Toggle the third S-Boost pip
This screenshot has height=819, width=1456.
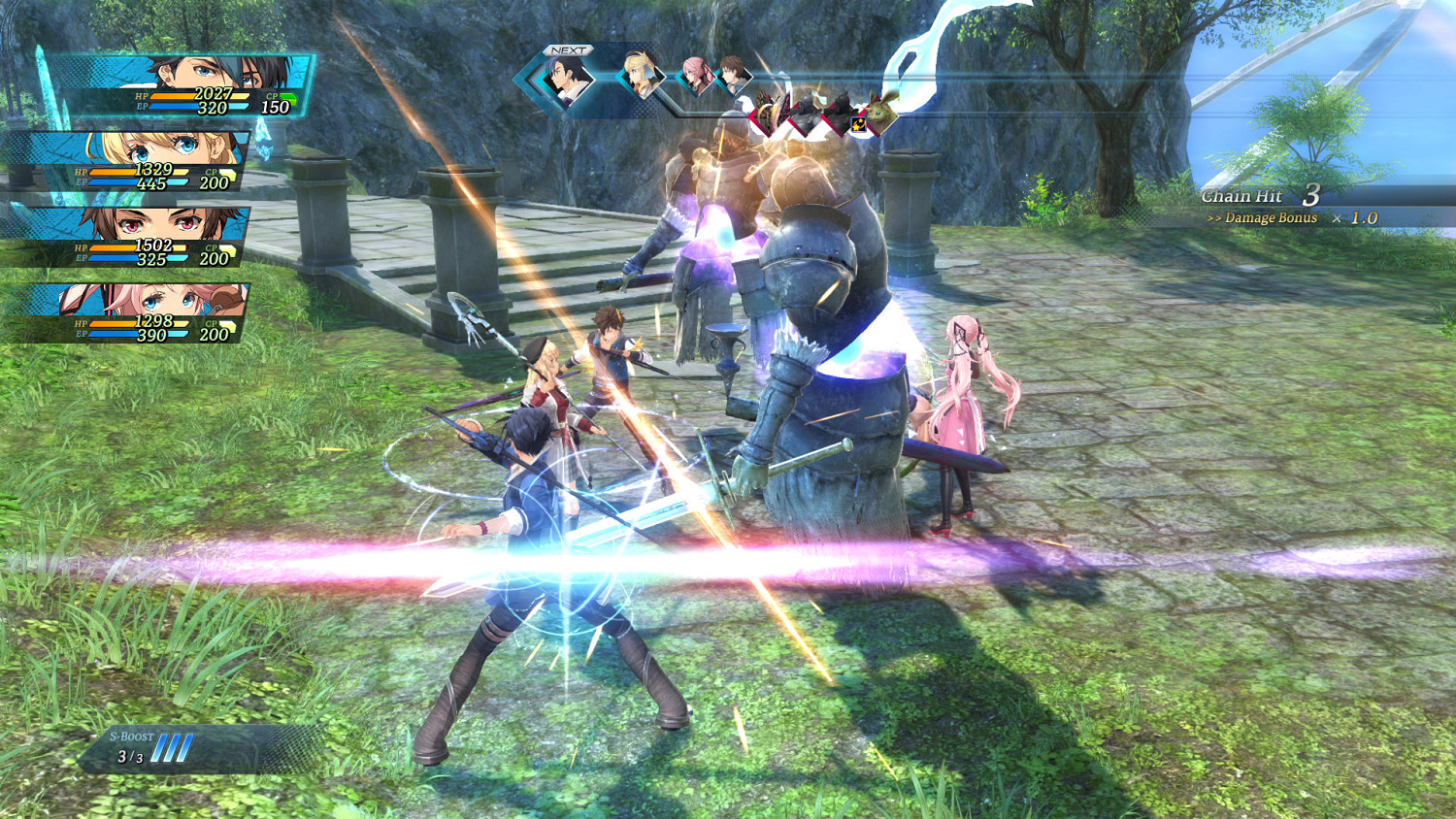187,747
